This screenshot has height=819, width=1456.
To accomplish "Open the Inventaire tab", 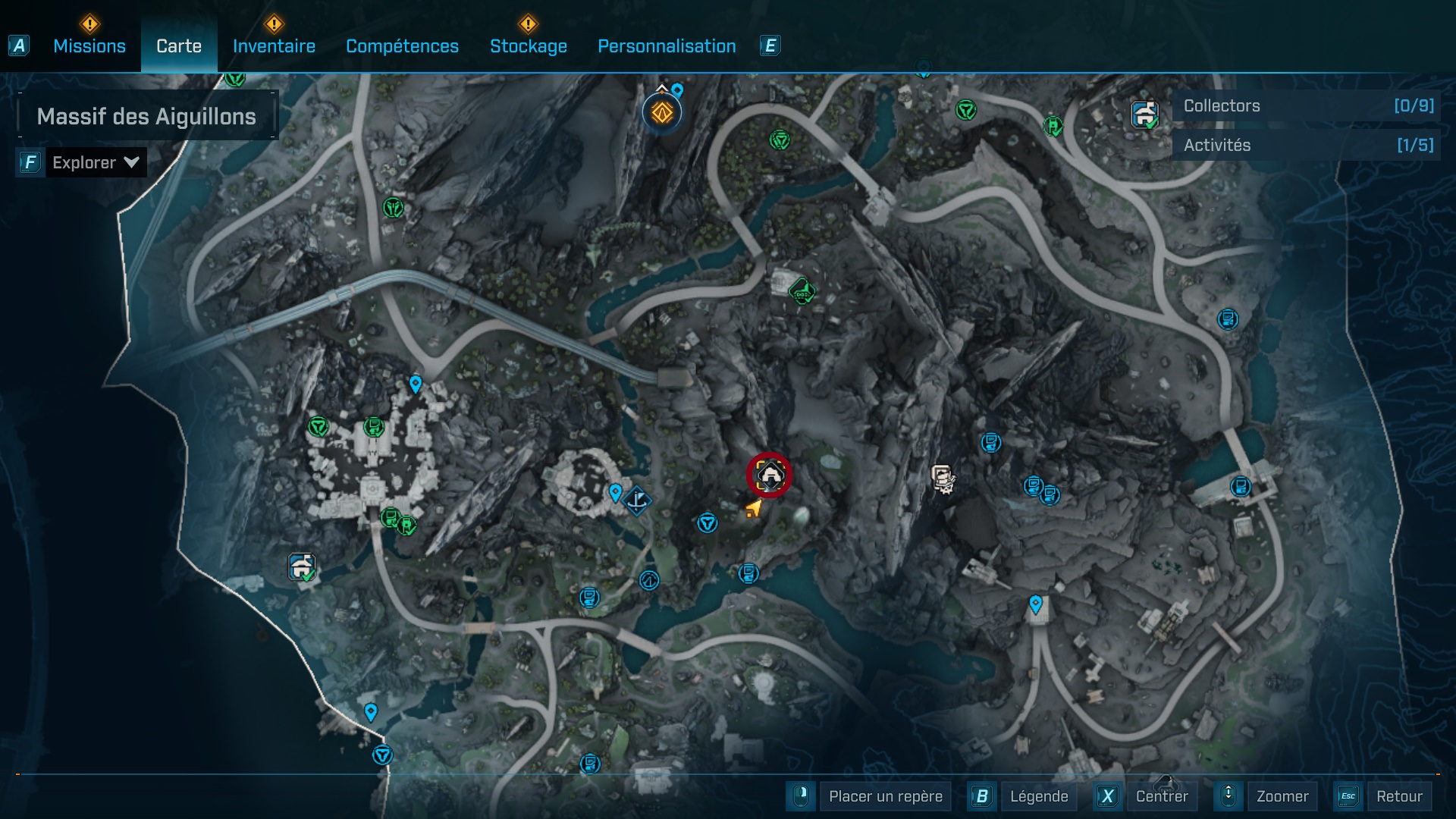I will [x=274, y=46].
